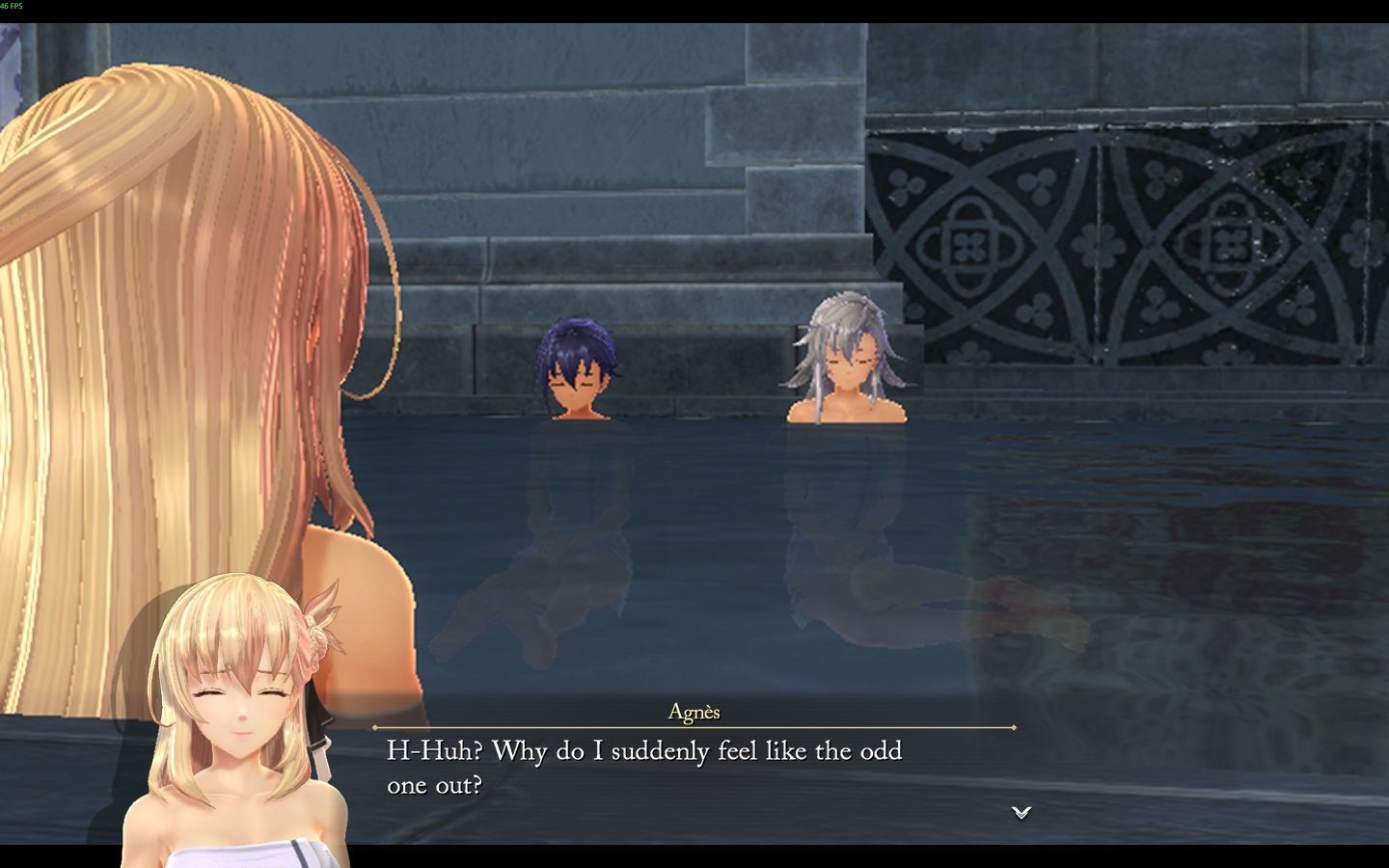Advance dialogue with the down-arrow indicator
1389x868 pixels.
coord(1021,812)
